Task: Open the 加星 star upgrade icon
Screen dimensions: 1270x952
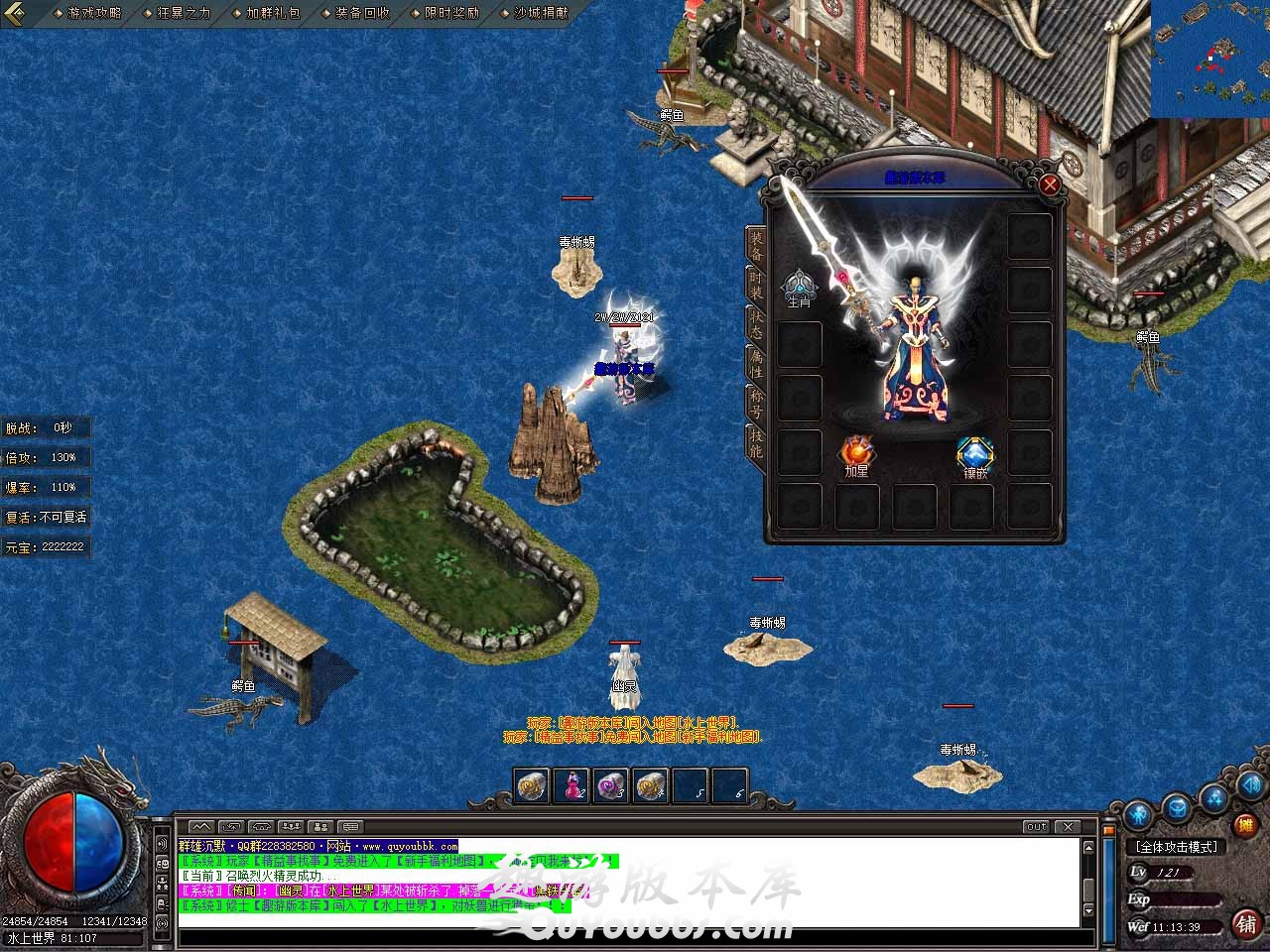Action: (x=857, y=454)
